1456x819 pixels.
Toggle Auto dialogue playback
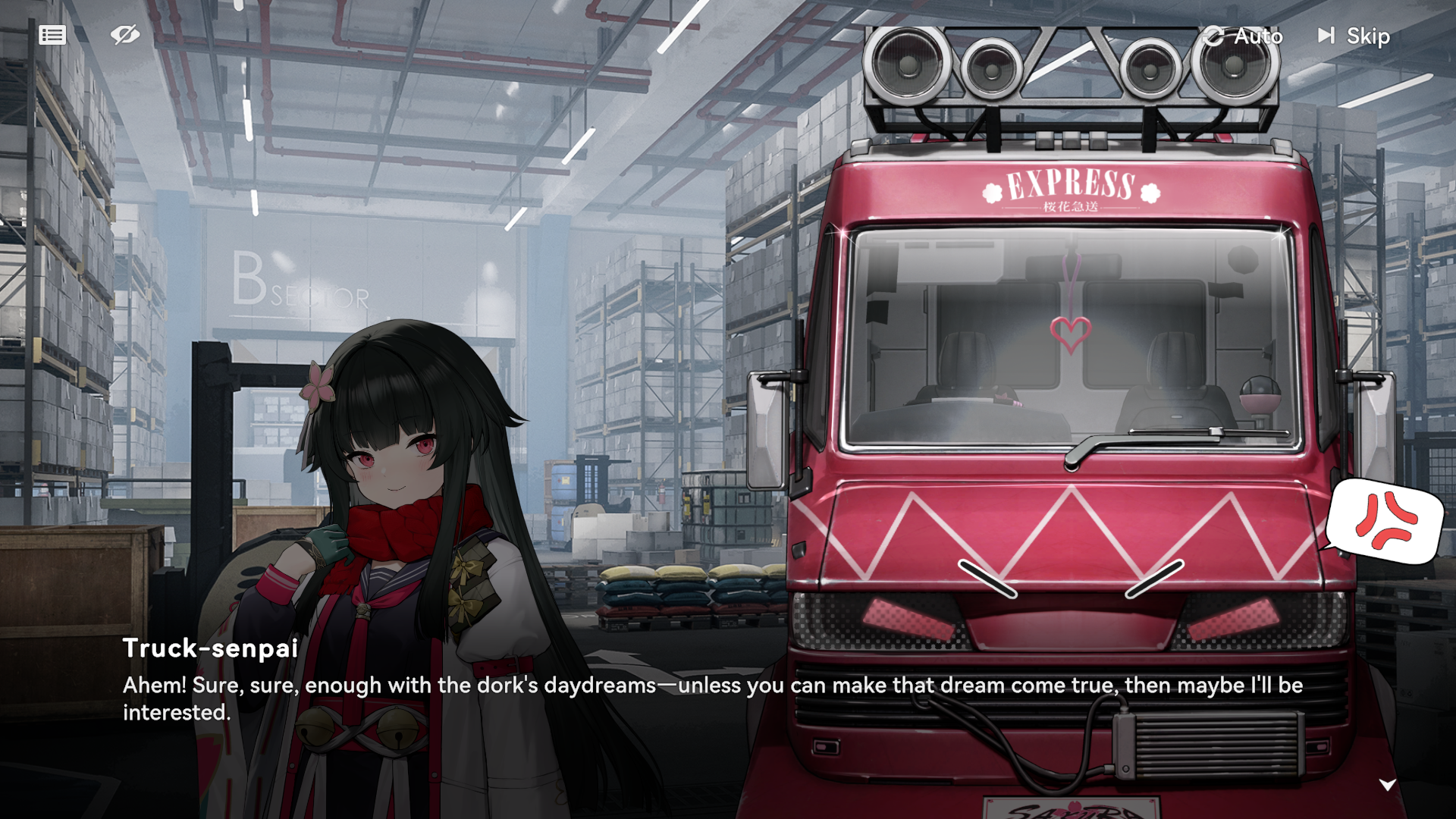(1243, 36)
